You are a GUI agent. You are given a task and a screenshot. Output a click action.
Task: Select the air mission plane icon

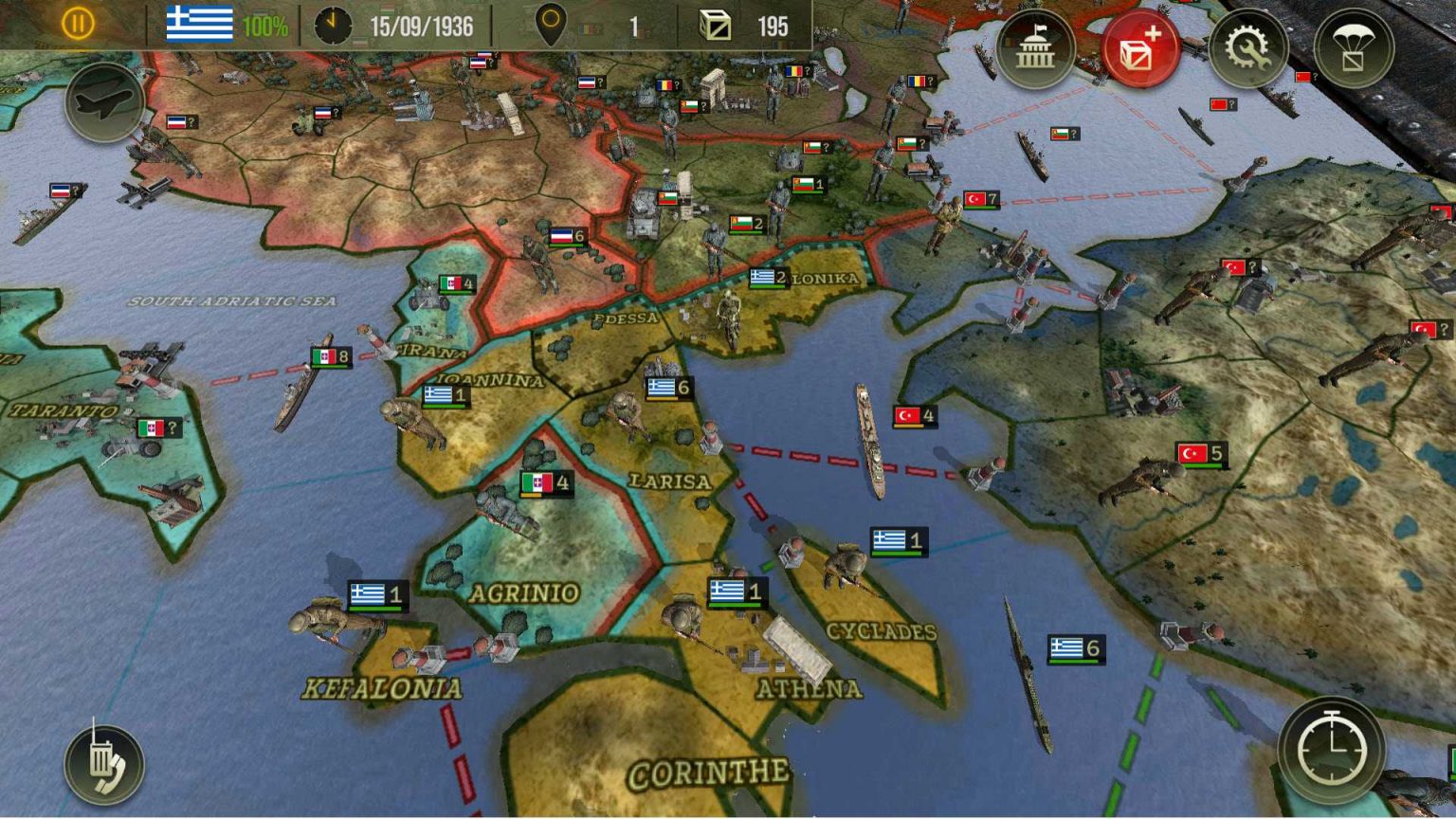tap(104, 104)
